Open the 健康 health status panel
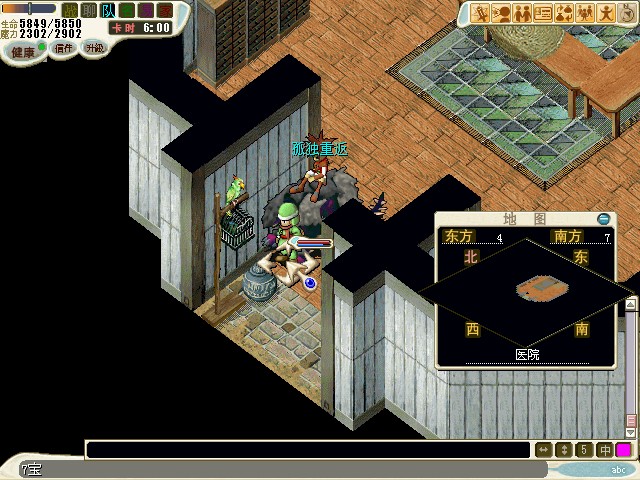The height and width of the screenshot is (480, 640). coord(25,50)
